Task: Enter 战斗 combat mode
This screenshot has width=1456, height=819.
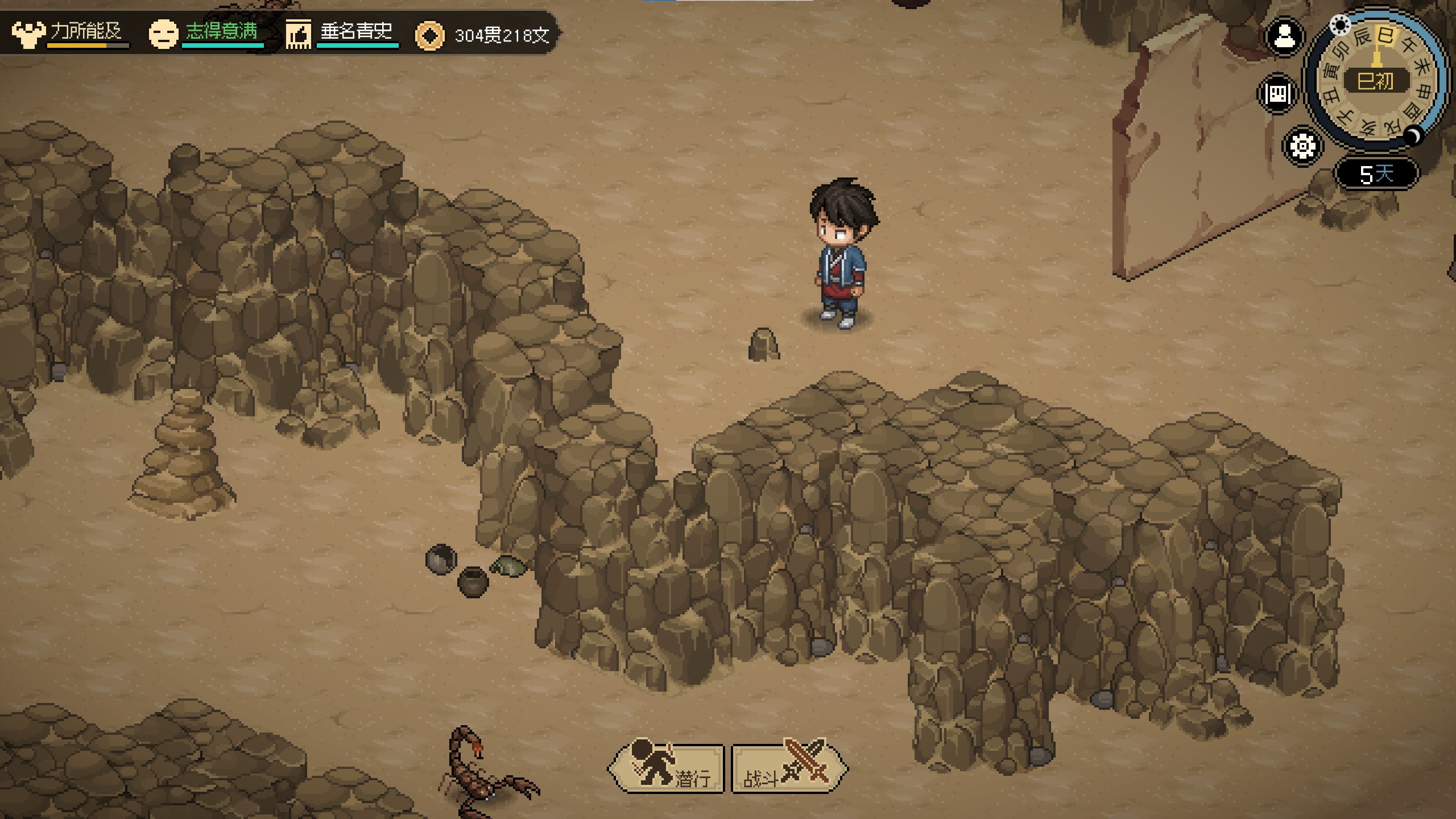Action: pos(788,769)
